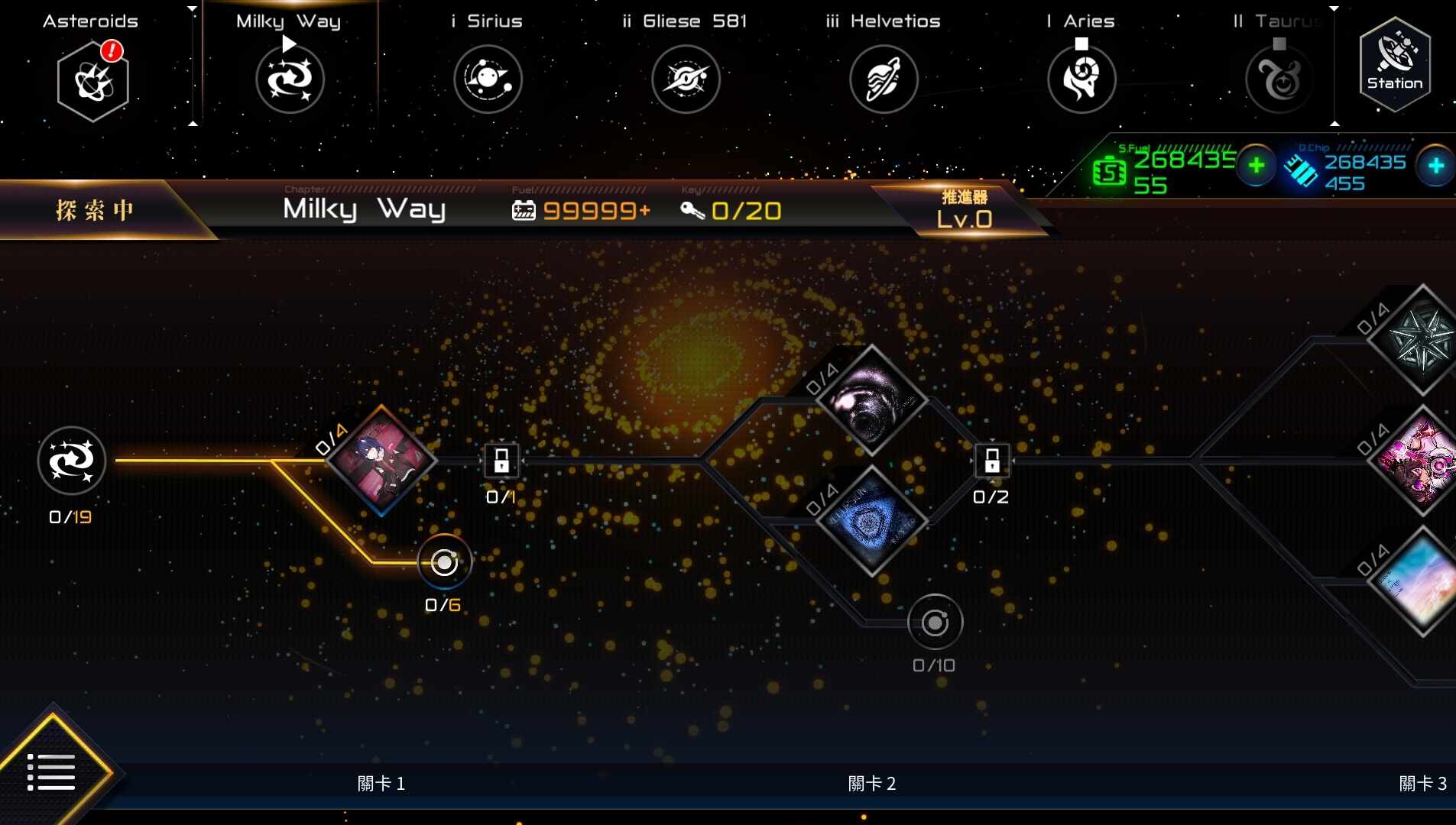The height and width of the screenshot is (825, 1456).
Task: Select the blue-haired character song tile
Action: [x=382, y=460]
